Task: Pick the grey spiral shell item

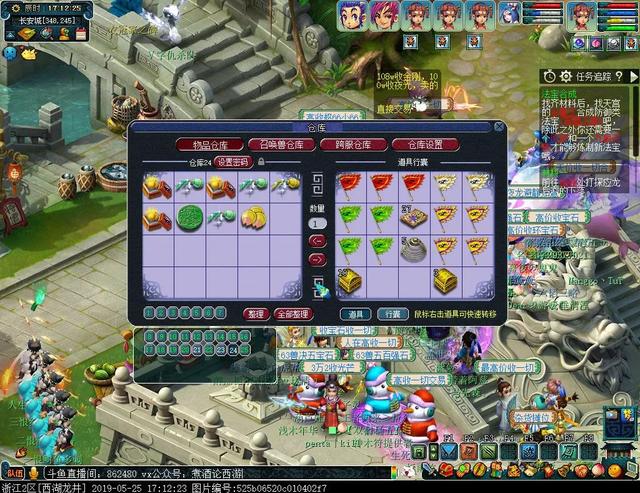Action: 414,250
